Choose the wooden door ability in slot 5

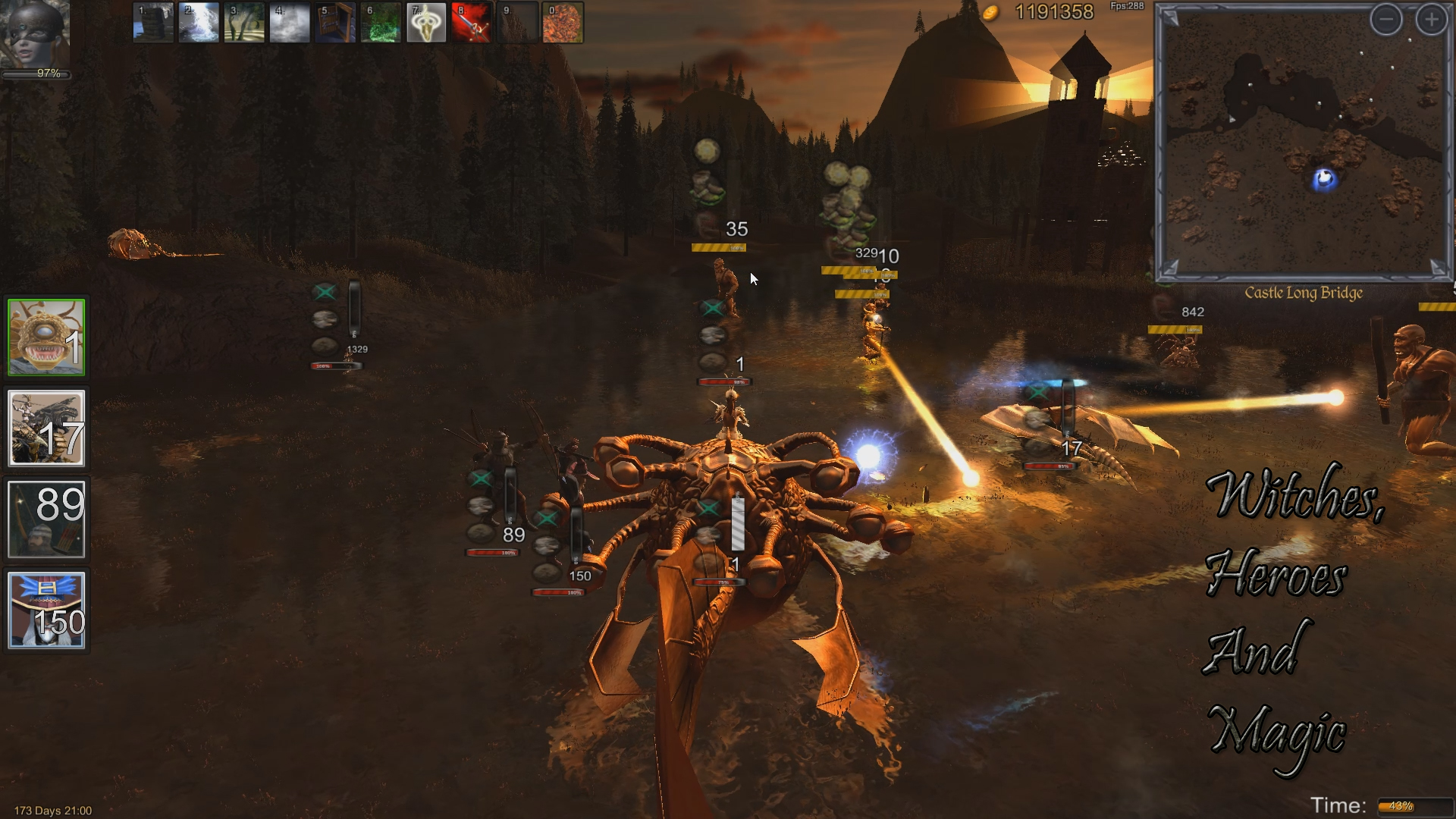[335, 23]
